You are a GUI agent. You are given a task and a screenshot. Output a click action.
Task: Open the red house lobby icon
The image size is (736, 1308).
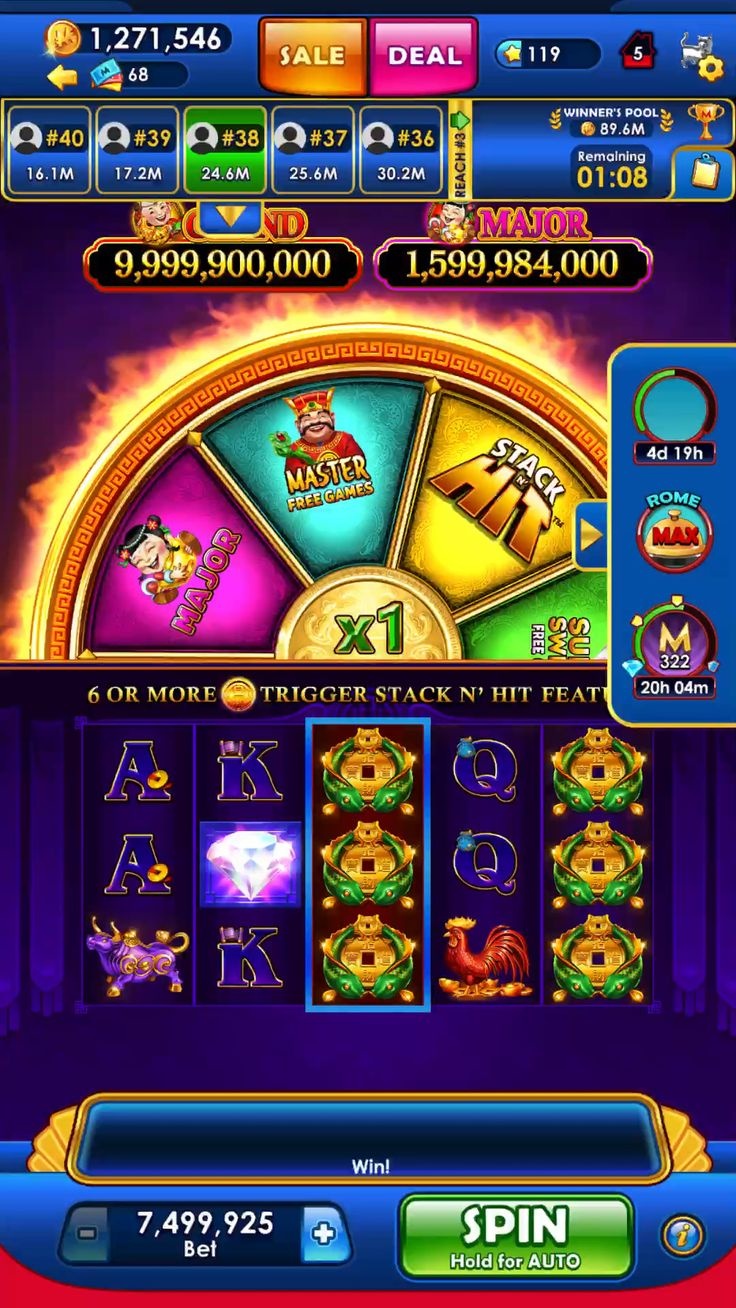click(638, 51)
